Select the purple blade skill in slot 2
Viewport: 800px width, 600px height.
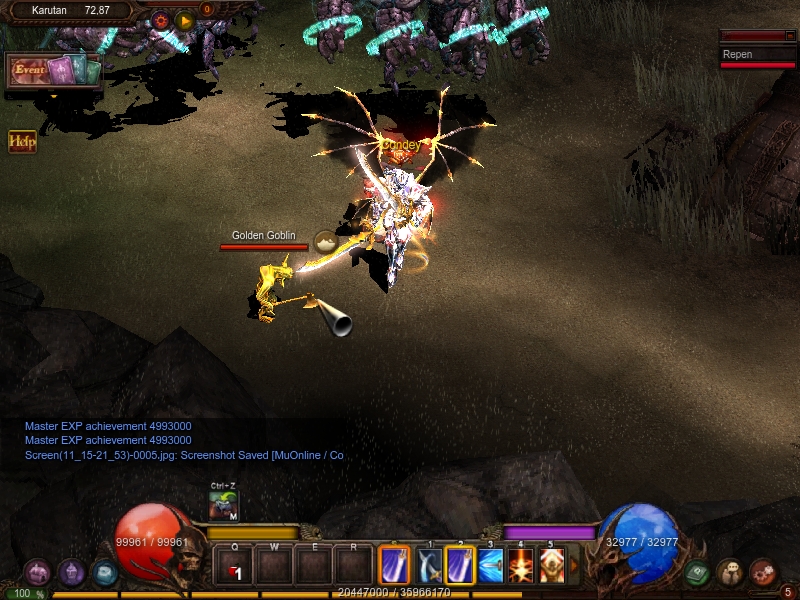[x=460, y=566]
